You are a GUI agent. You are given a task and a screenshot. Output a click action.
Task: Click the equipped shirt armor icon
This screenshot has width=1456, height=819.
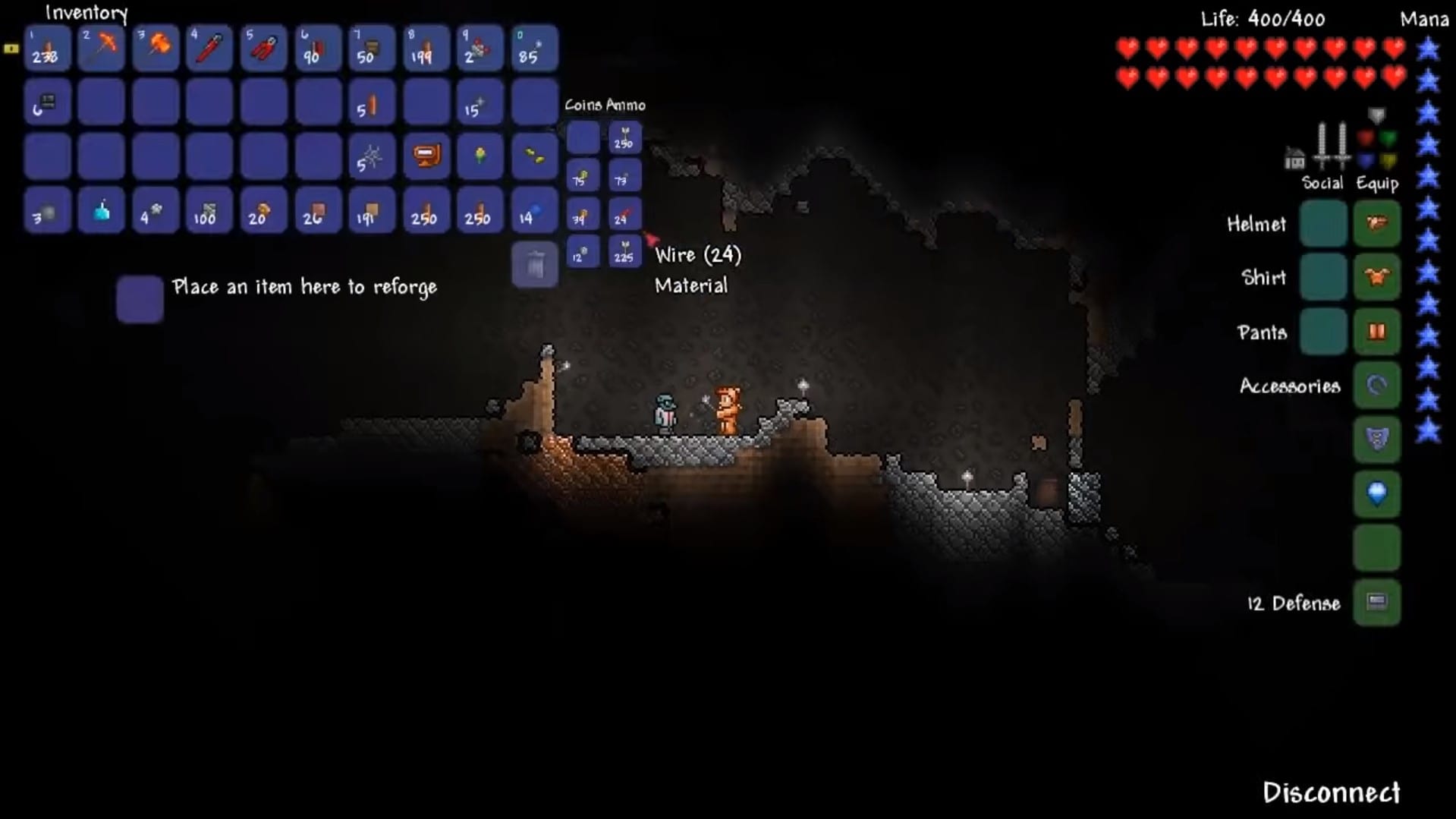point(1376,276)
